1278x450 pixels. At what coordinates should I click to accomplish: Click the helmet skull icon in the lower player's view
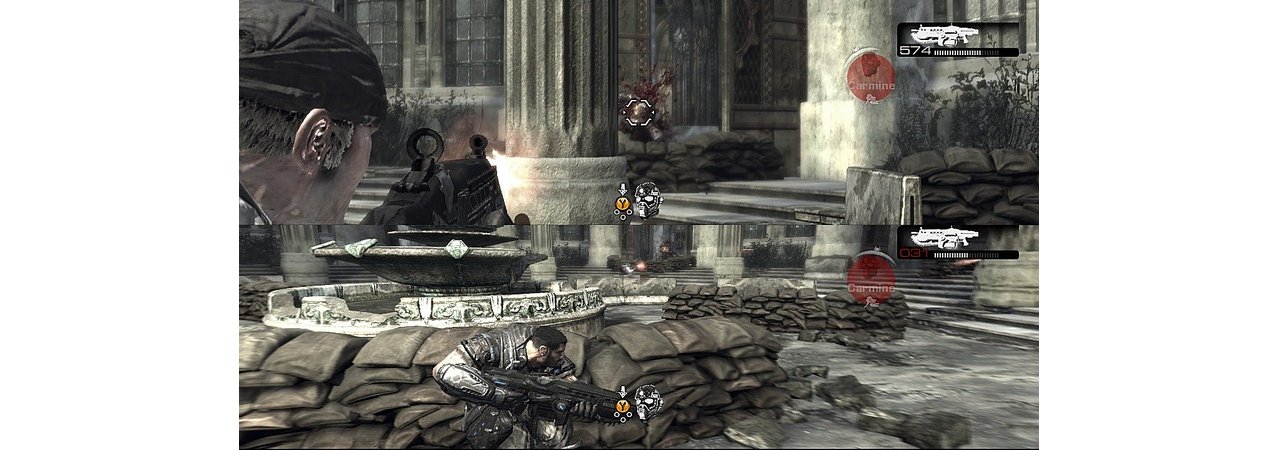[x=648, y=401]
